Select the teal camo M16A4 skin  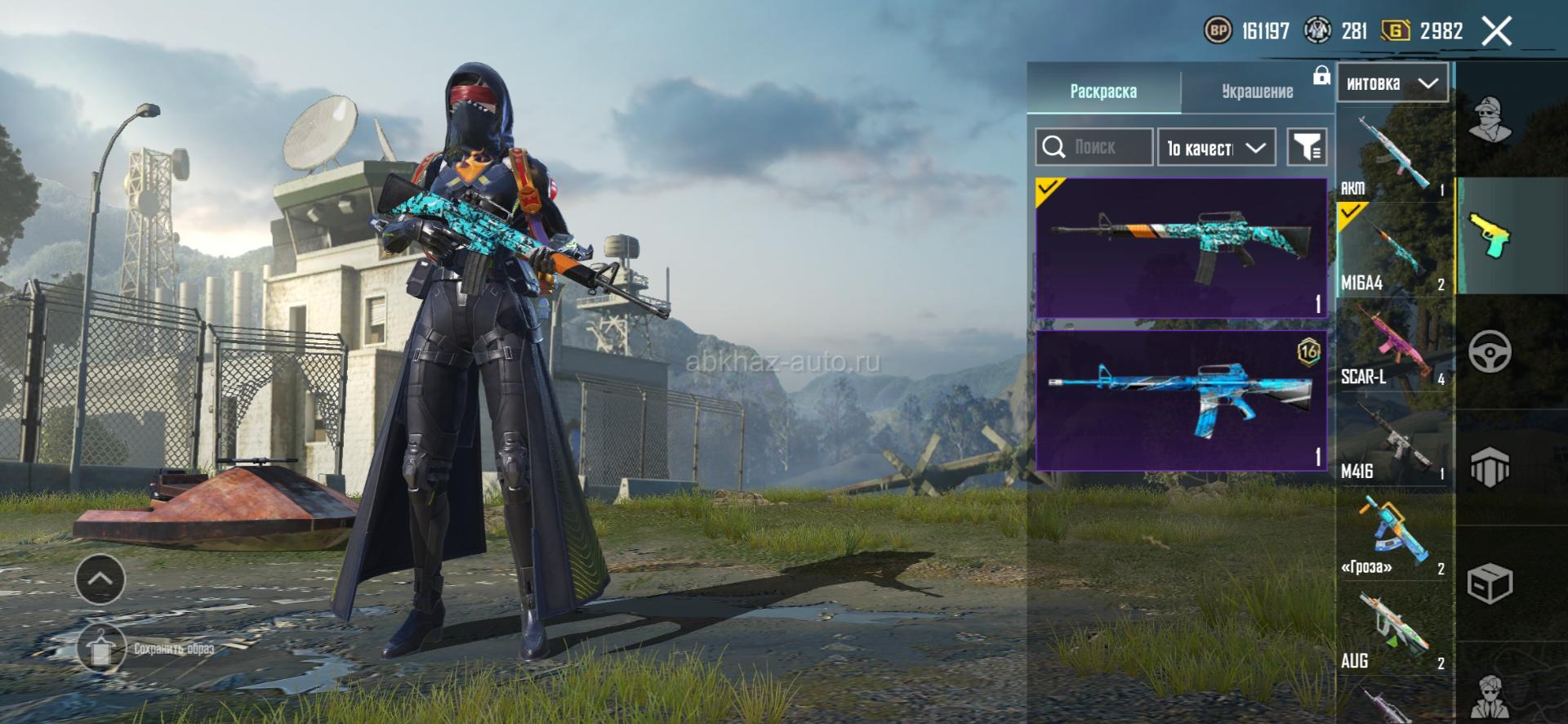[x=1181, y=248]
